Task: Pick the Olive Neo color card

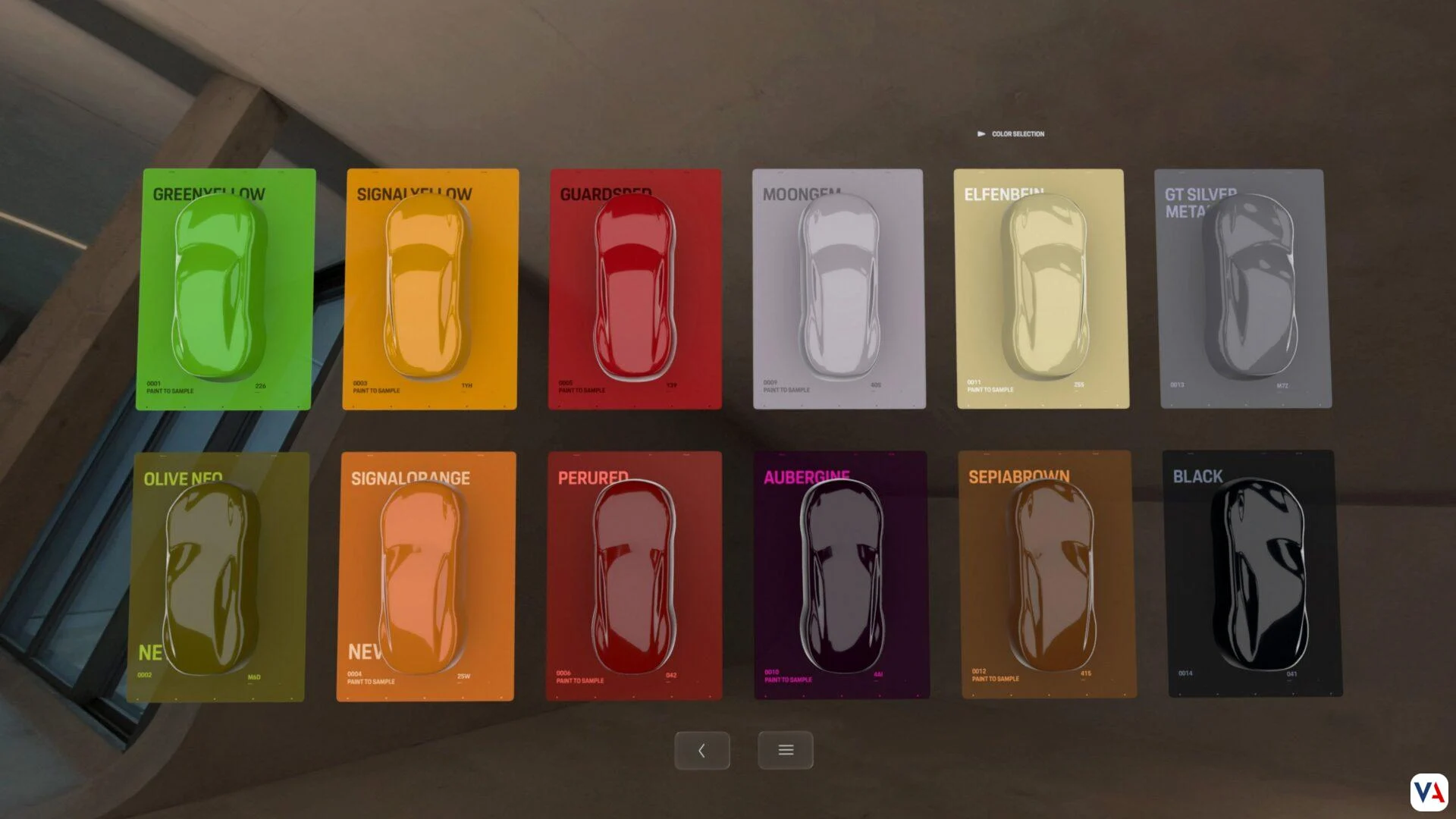Action: pos(218,576)
